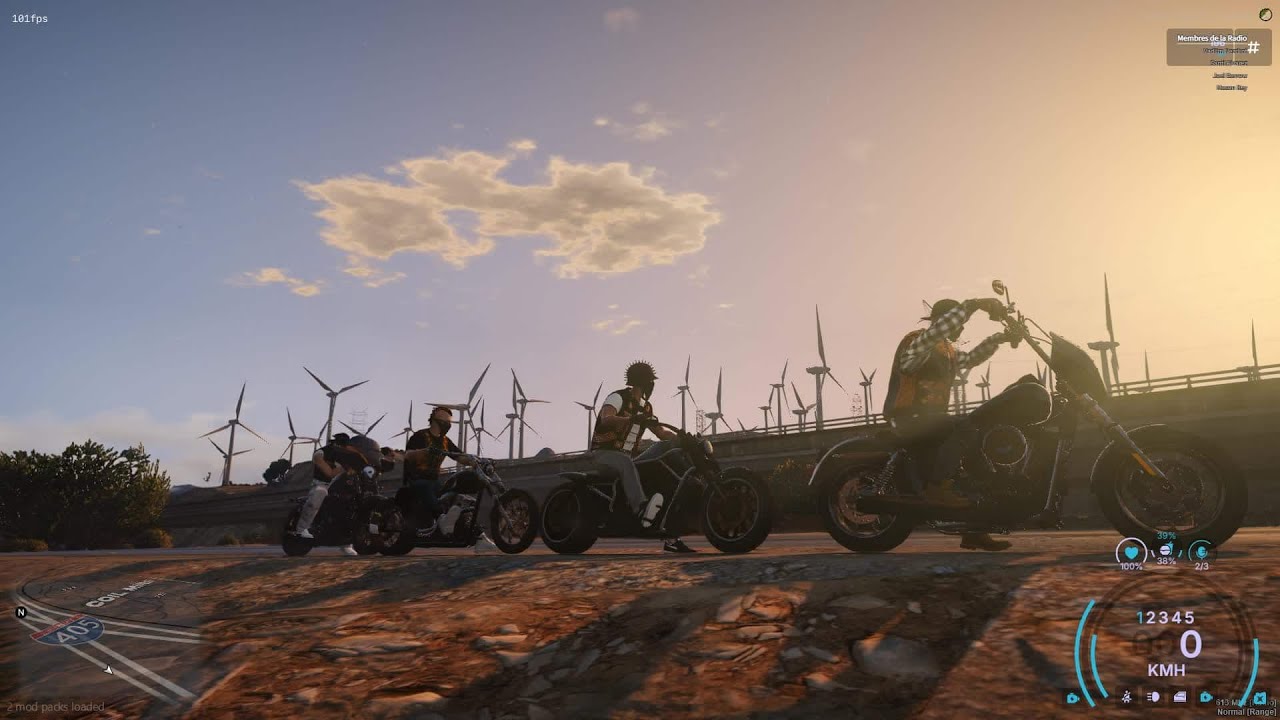1280x720 pixels.
Task: Toggle the seatbelt indicator icon
Action: [1127, 697]
